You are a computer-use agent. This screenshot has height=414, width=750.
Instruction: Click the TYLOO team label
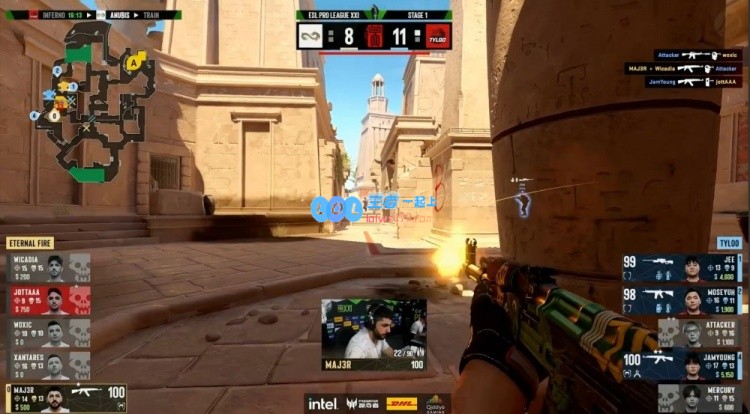pyautogui.click(x=727, y=243)
